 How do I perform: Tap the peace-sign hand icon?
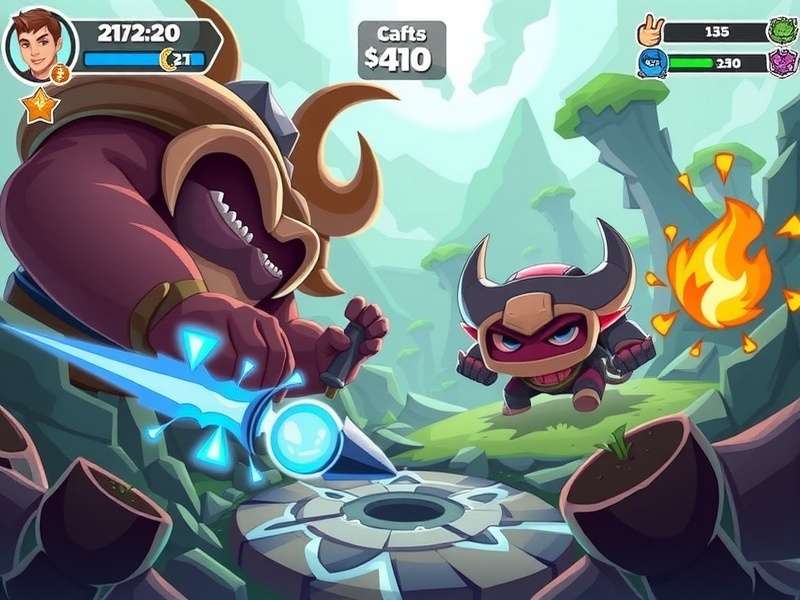click(x=651, y=30)
